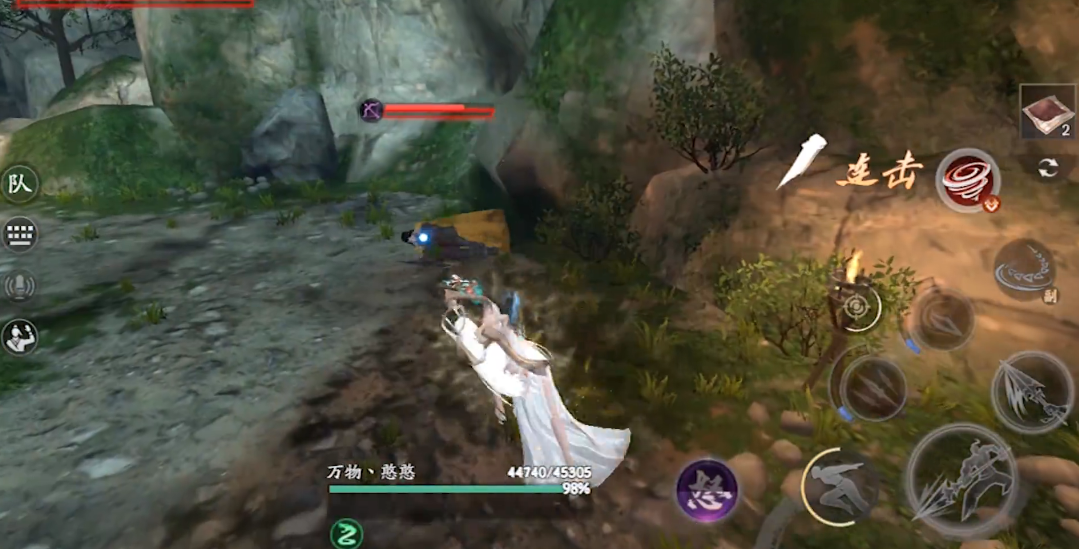Viewport: 1079px width, 549px height.
Task: Tap the circular arrows swap button
Action: (x=1047, y=168)
